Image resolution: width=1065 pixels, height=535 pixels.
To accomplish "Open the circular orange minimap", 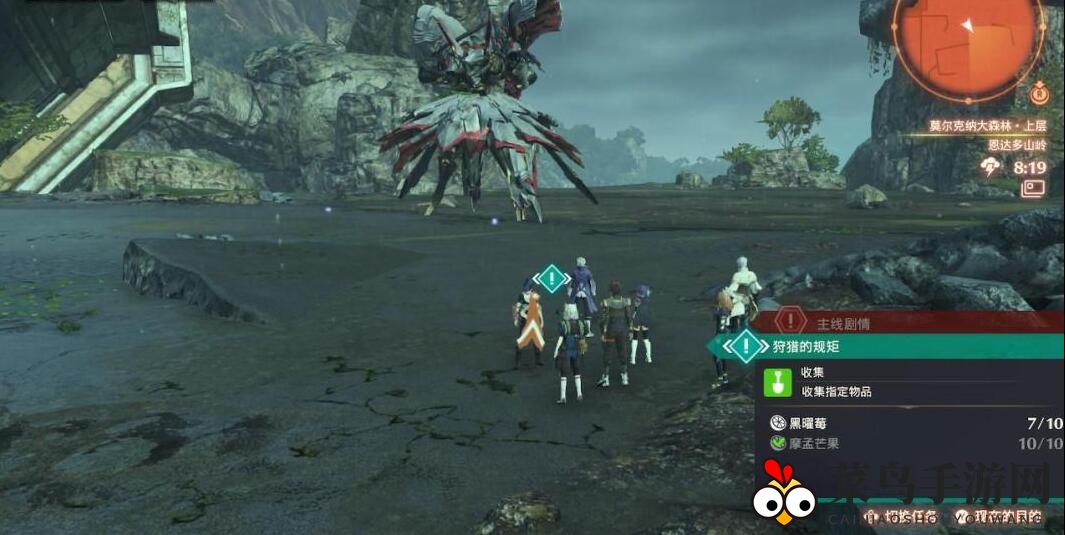I will tap(966, 42).
